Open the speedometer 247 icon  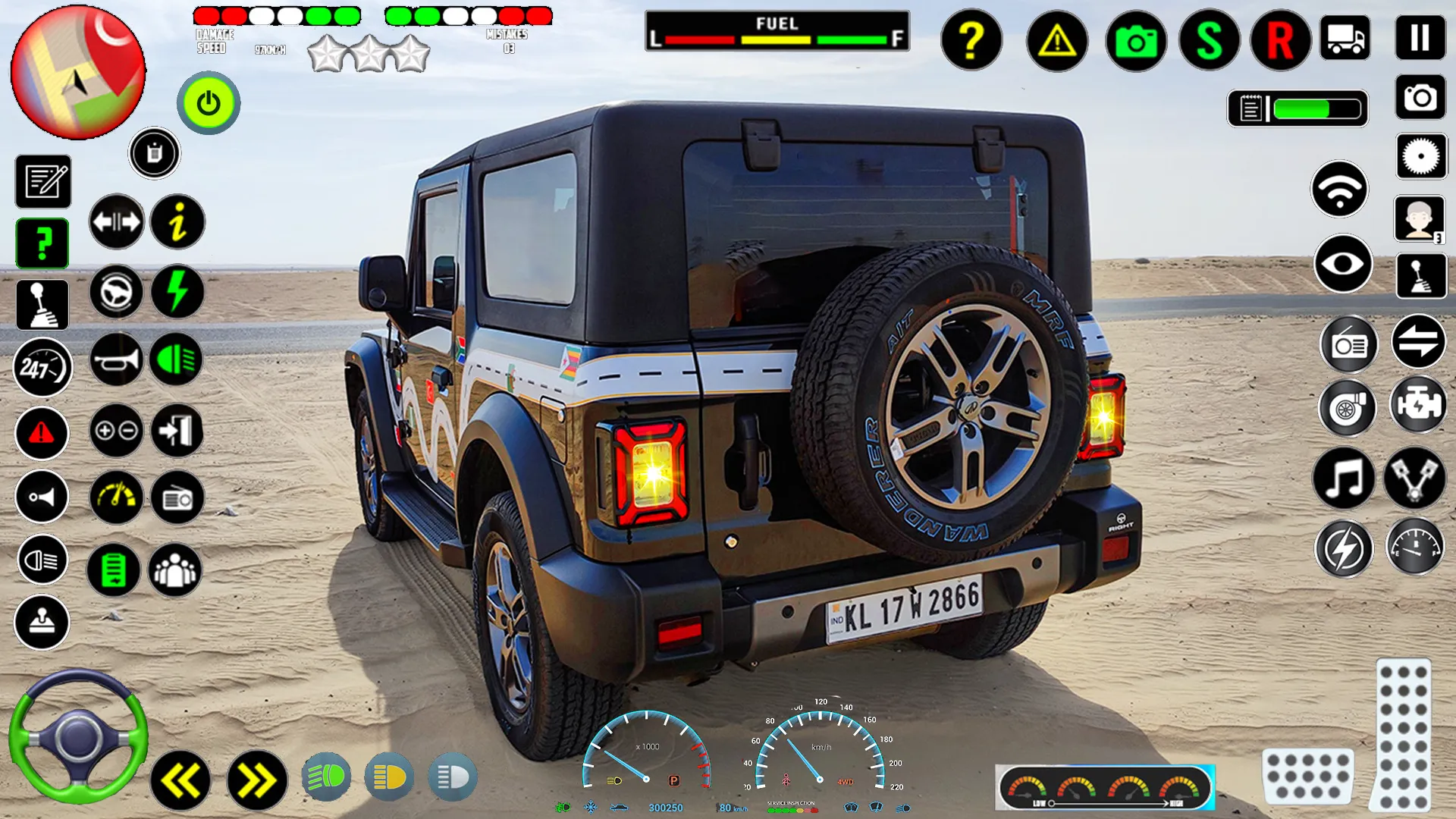click(x=42, y=367)
